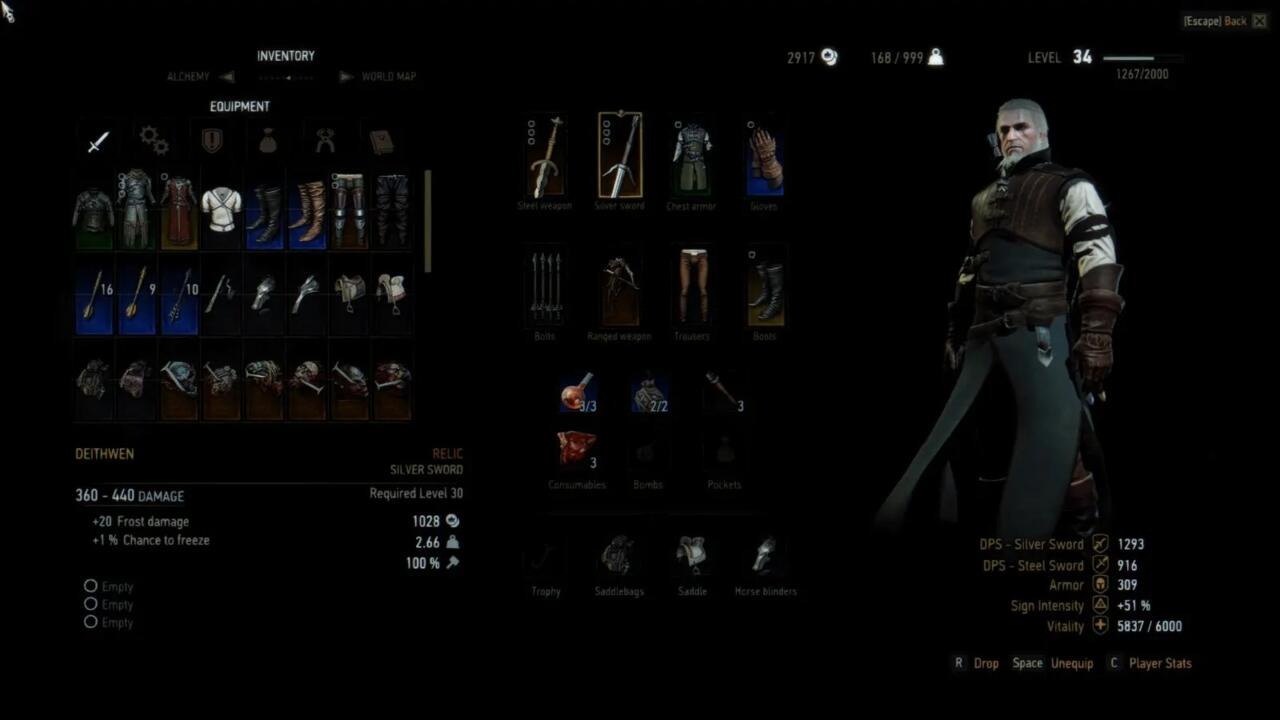The width and height of the screenshot is (1280, 720).
Task: Switch to the Alchemy panel
Action: [x=188, y=76]
